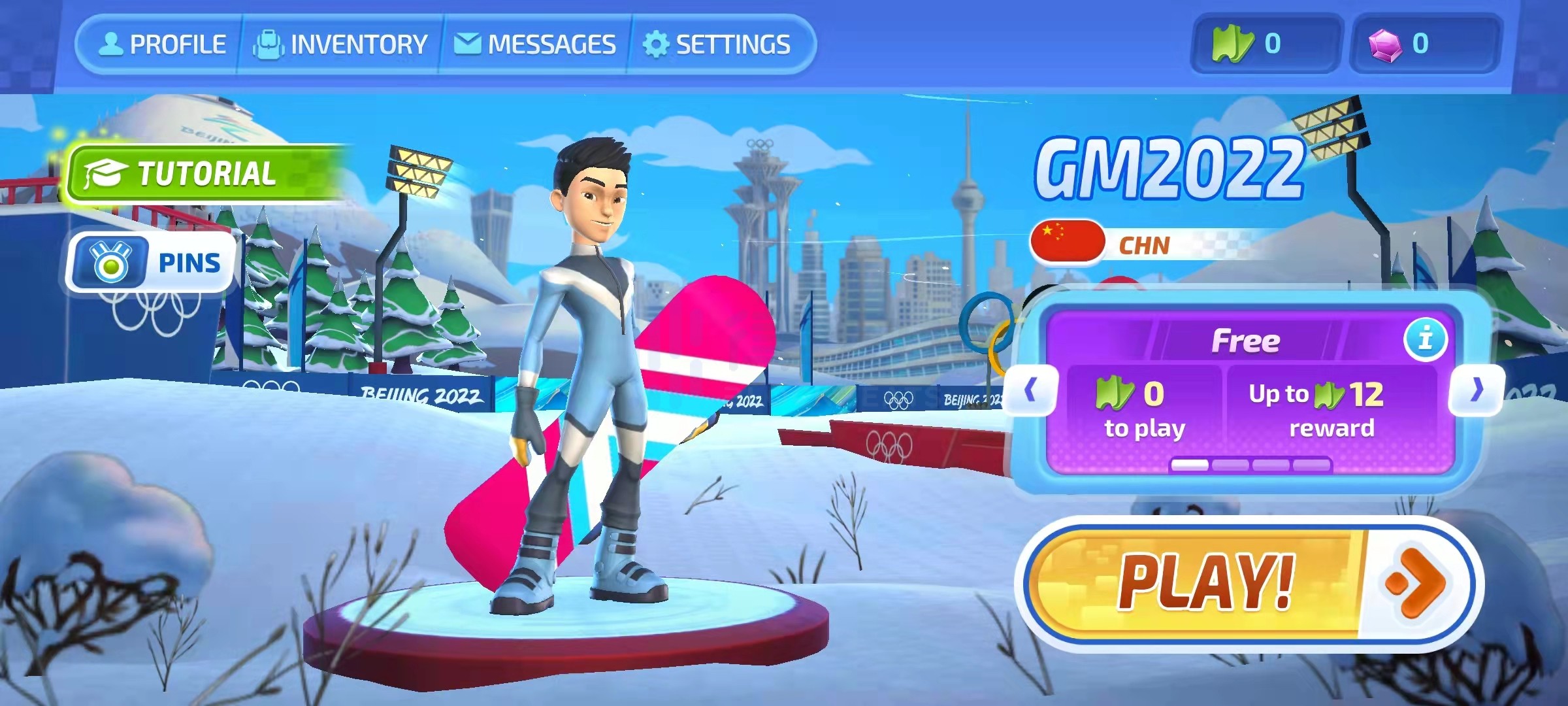Go to previous event with left arrow
Screen dimensions: 1568x706
pos(1030,390)
